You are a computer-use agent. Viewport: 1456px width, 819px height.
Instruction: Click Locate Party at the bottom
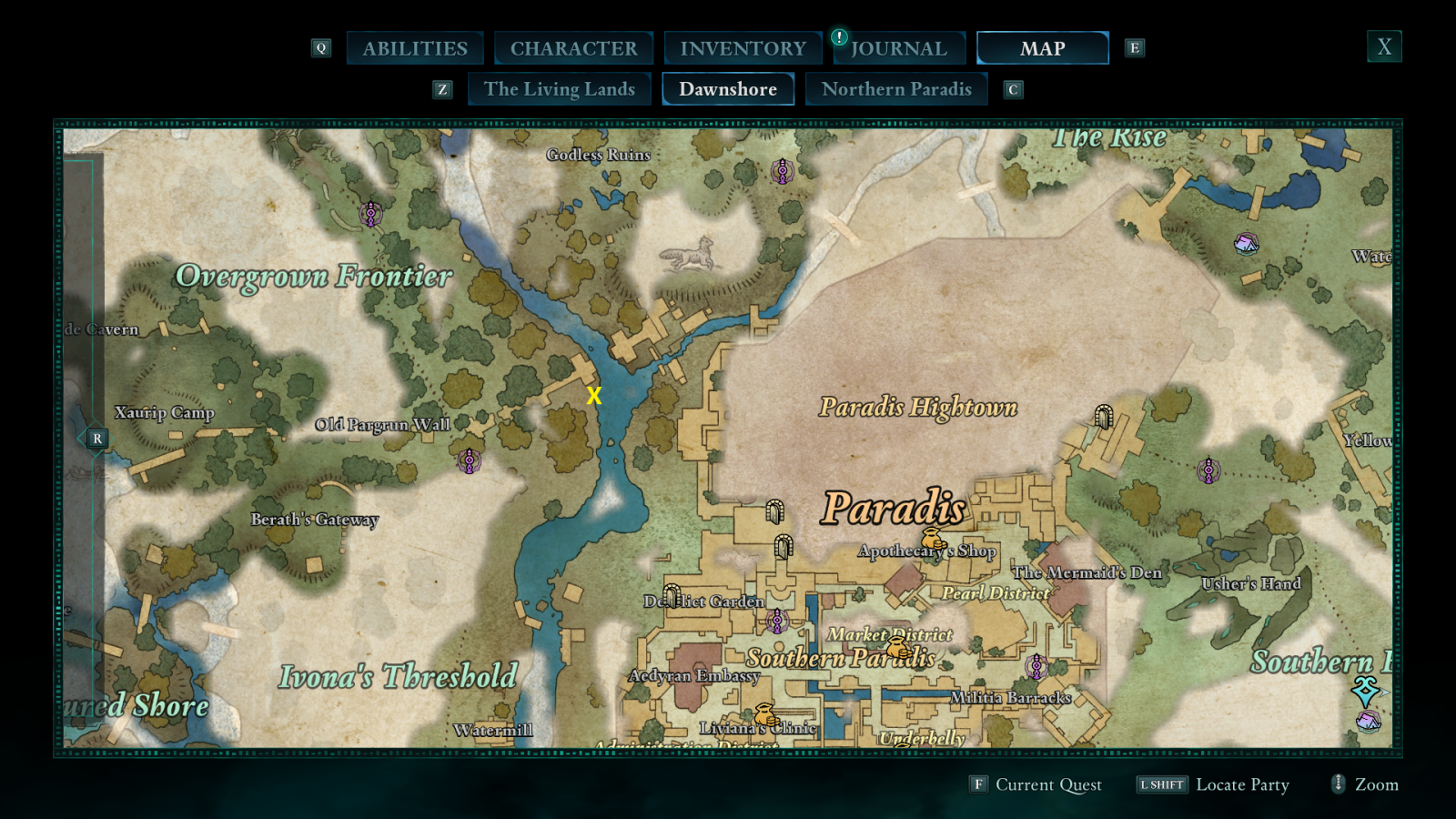[x=1243, y=784]
